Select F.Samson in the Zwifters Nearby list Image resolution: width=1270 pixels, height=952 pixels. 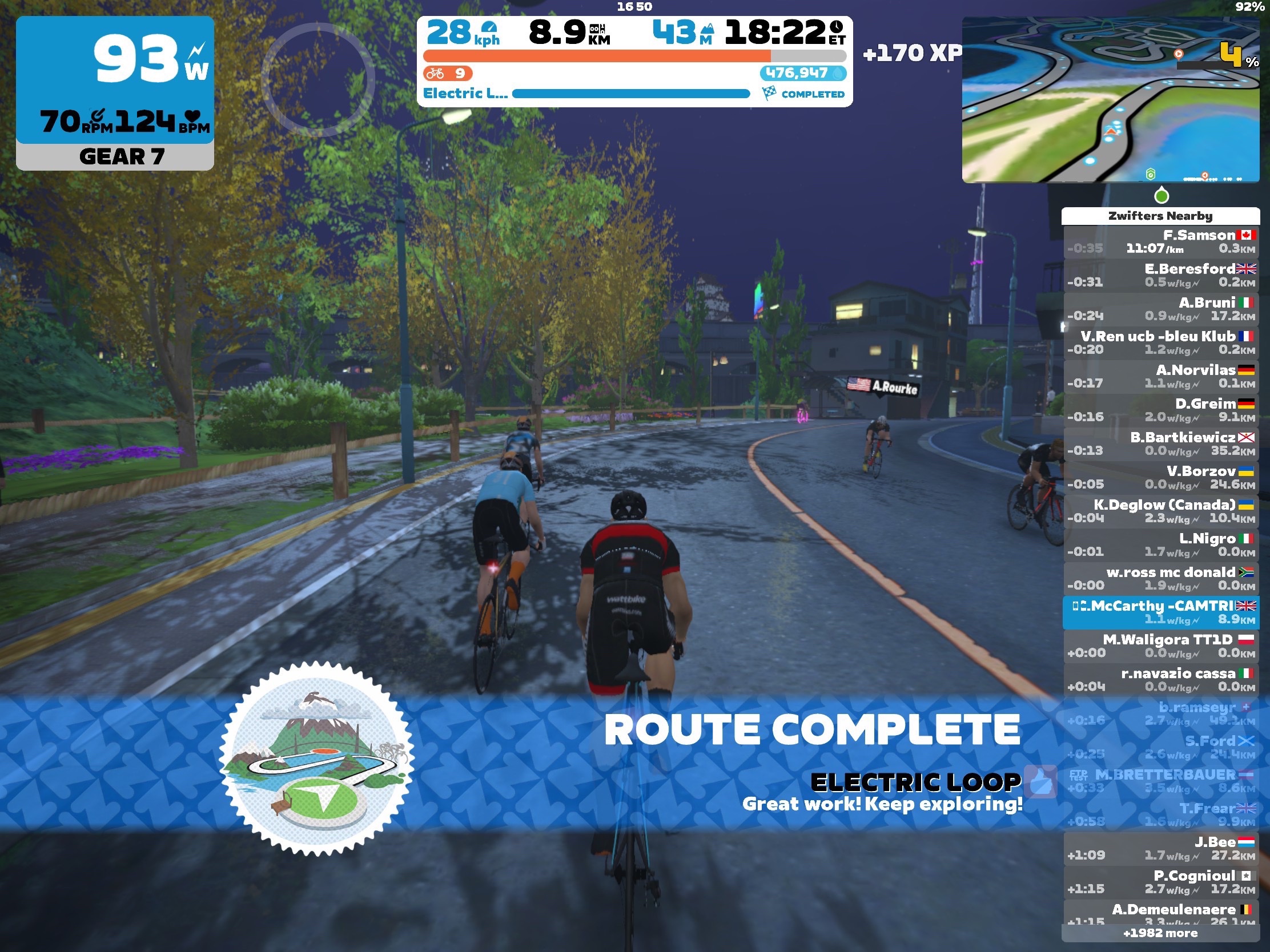[1160, 241]
